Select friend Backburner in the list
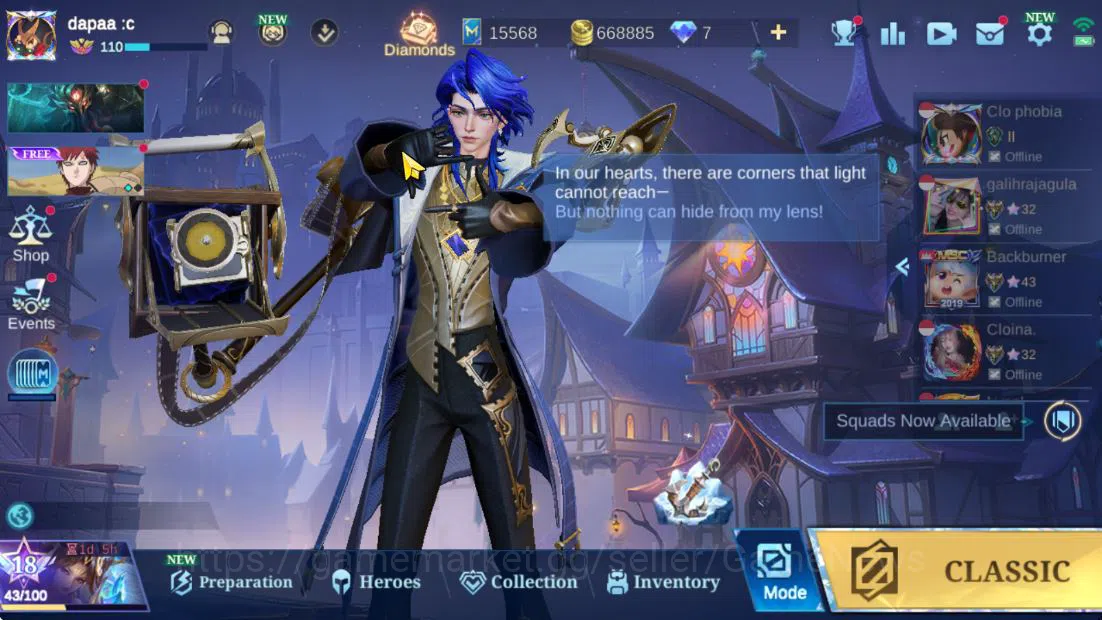Screen dimensions: 1102x620 coord(1000,279)
